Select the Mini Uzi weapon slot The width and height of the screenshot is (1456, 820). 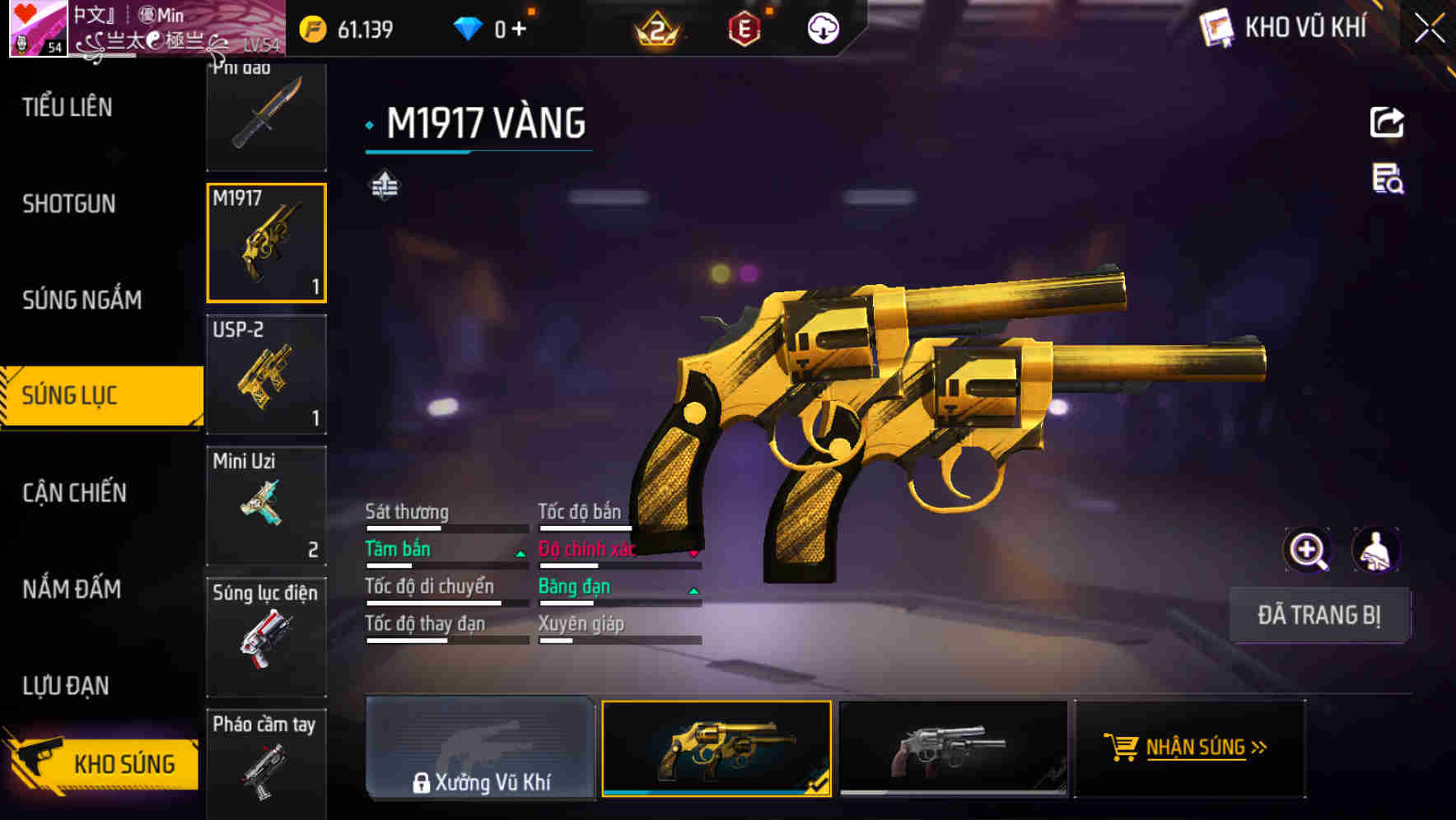coord(266,506)
